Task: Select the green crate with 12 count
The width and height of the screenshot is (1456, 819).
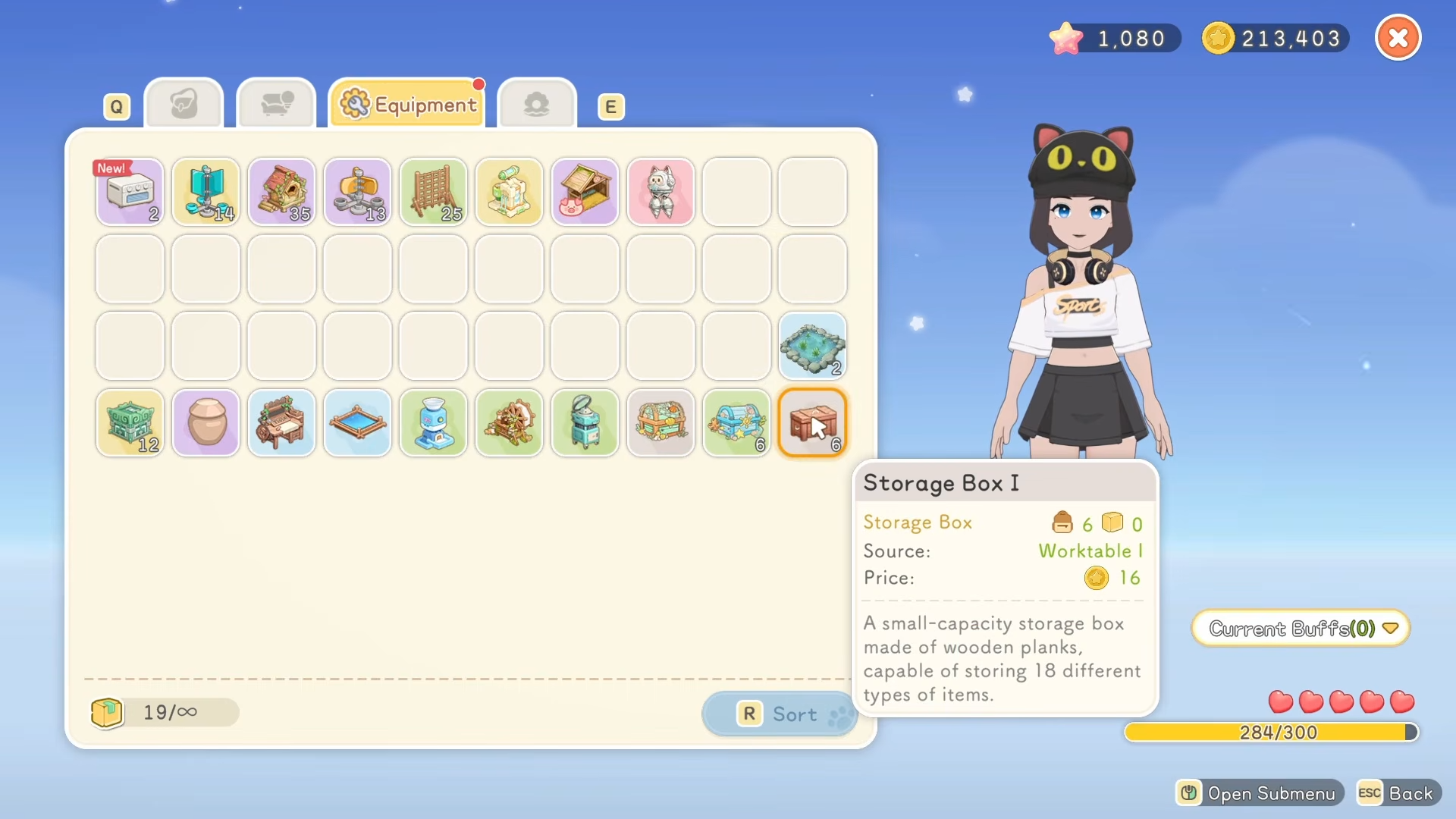Action: (130, 422)
